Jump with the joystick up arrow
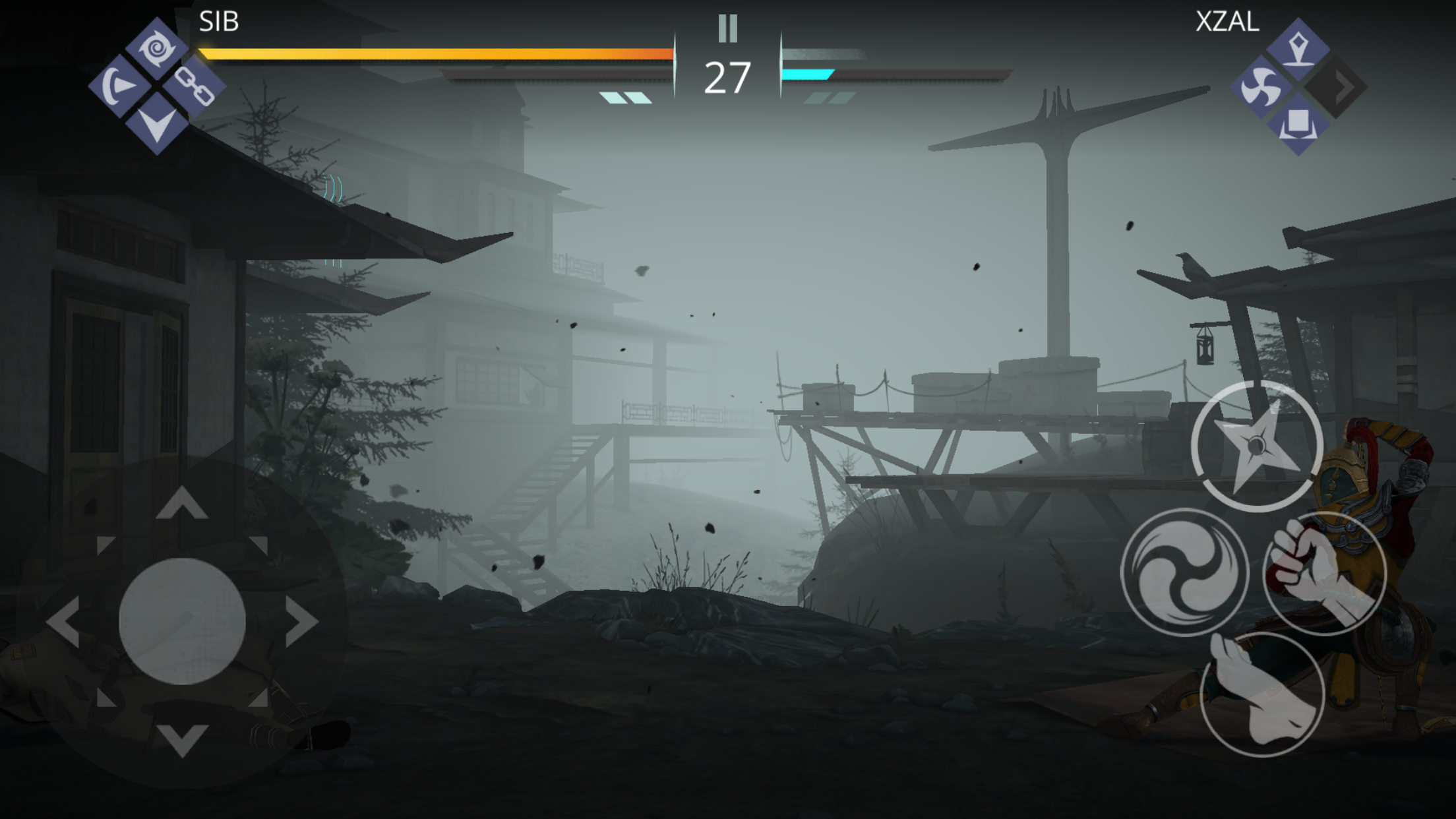This screenshot has height=819, width=1456. [182, 503]
